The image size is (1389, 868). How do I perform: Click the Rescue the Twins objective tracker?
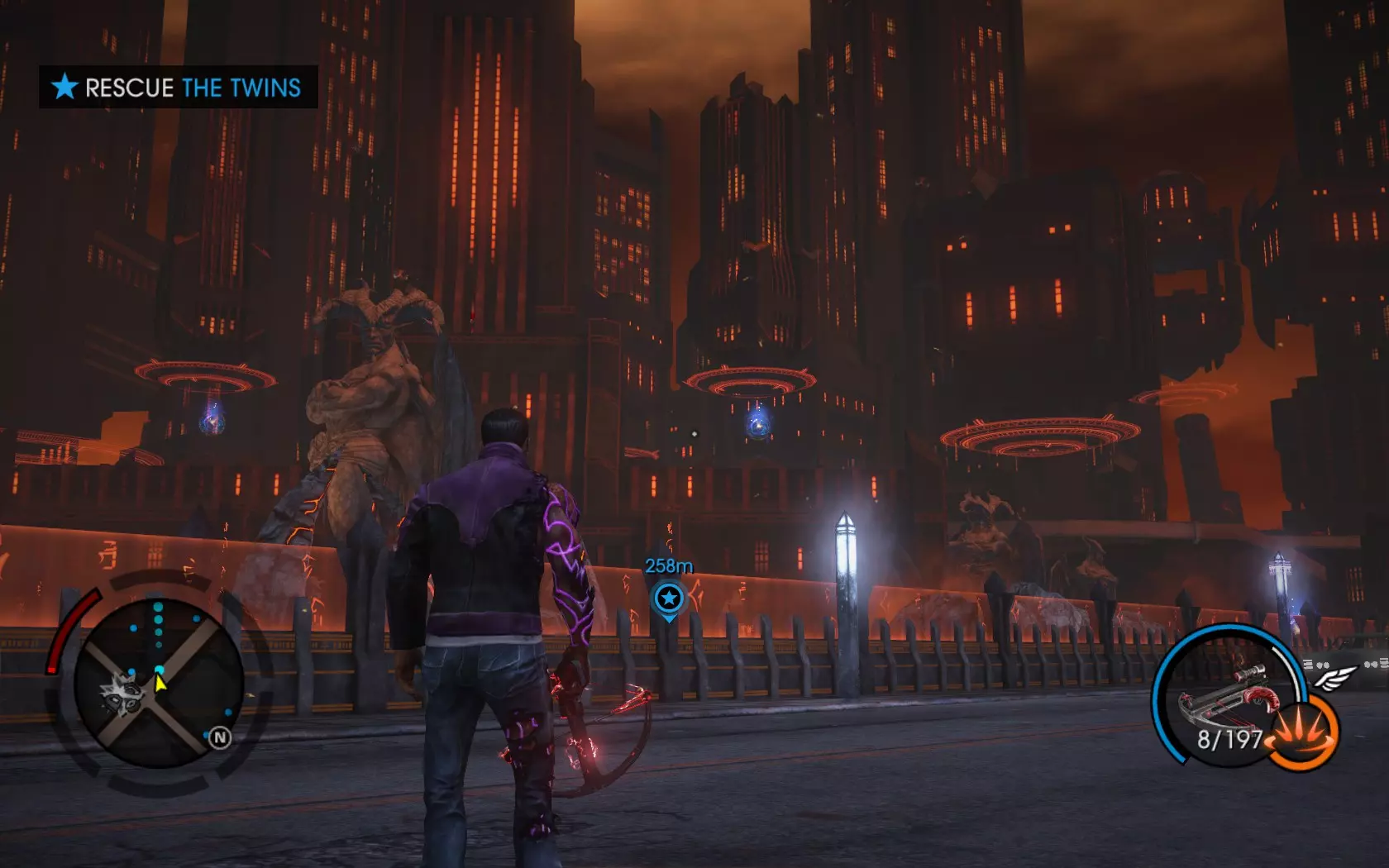pyautogui.click(x=178, y=87)
